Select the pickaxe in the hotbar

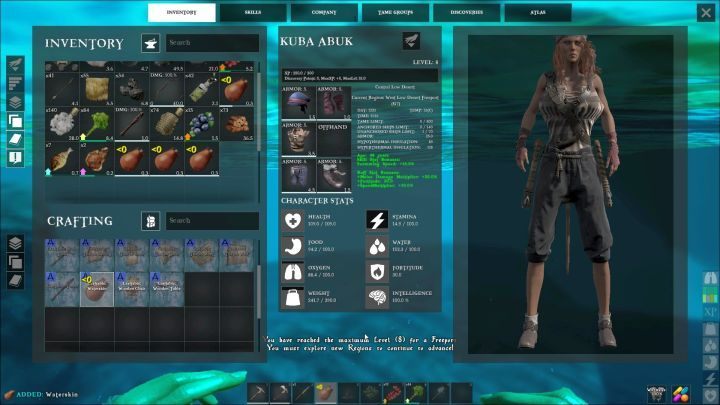click(x=257, y=391)
